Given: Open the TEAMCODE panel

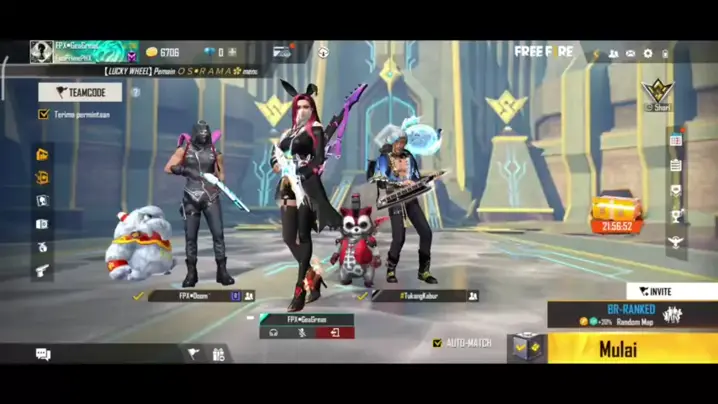Looking at the screenshot, I should (80, 92).
